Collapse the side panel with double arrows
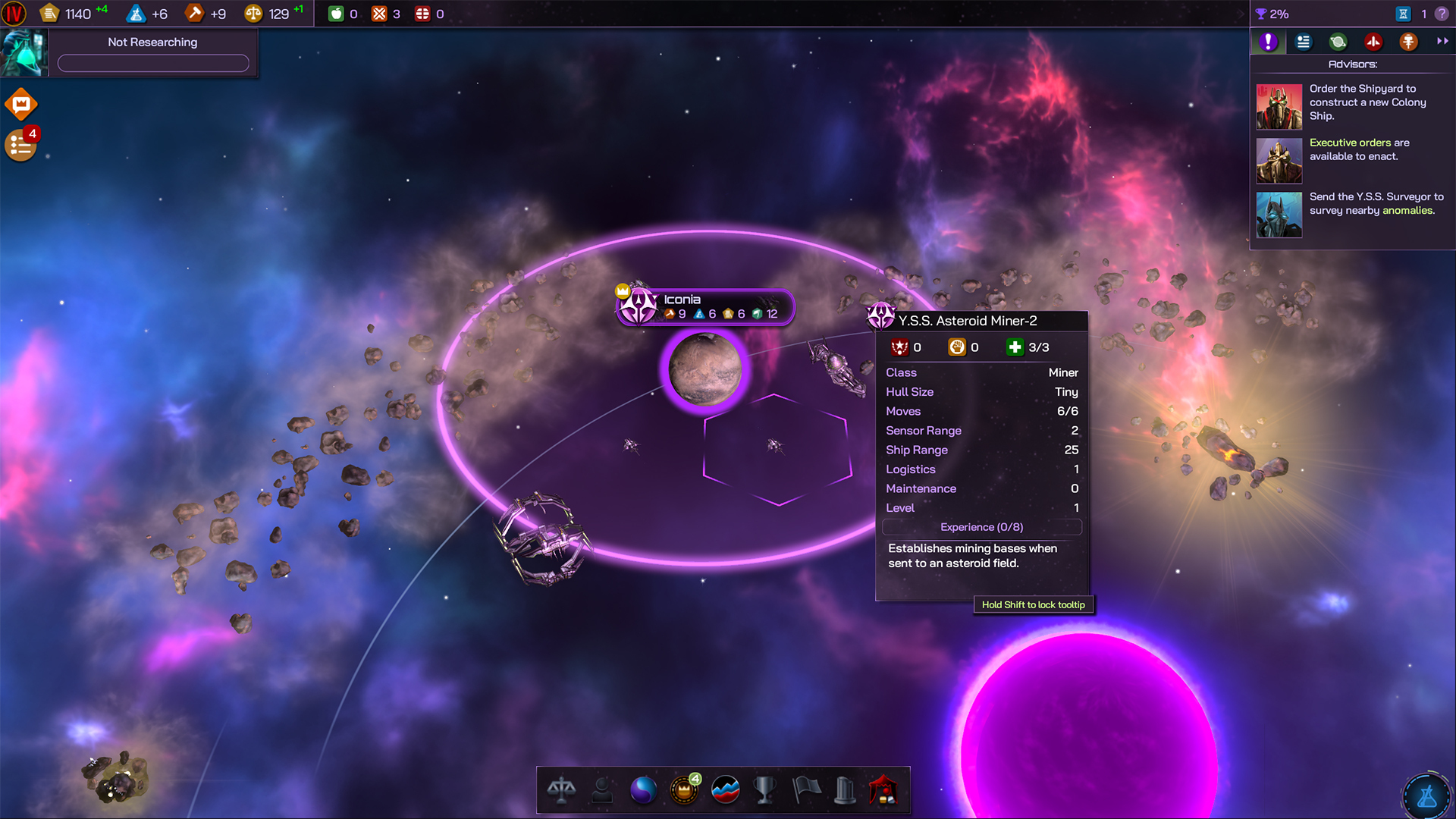 (x=1442, y=42)
